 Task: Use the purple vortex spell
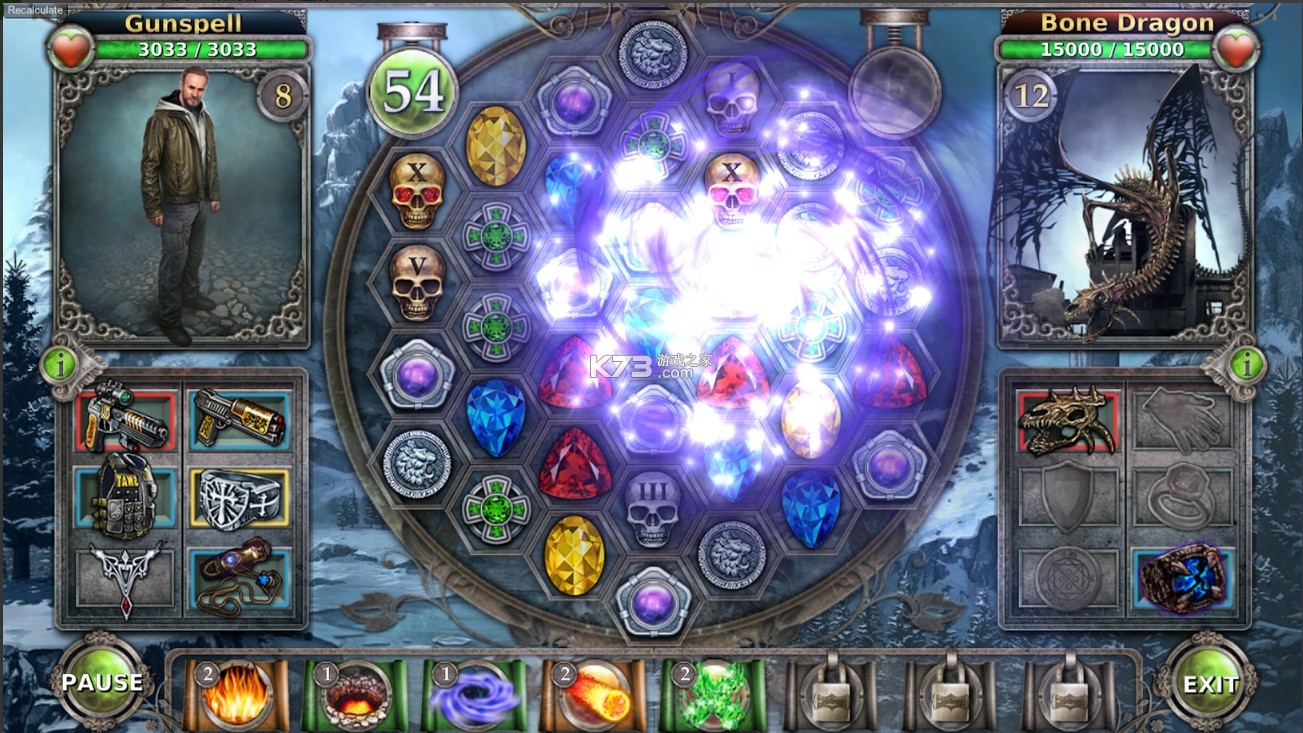click(x=474, y=695)
